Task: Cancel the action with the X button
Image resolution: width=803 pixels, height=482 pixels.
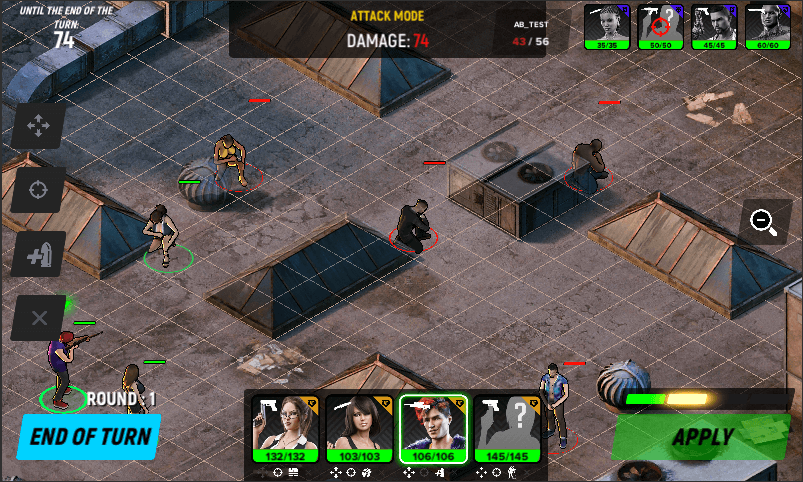Action: click(x=39, y=318)
